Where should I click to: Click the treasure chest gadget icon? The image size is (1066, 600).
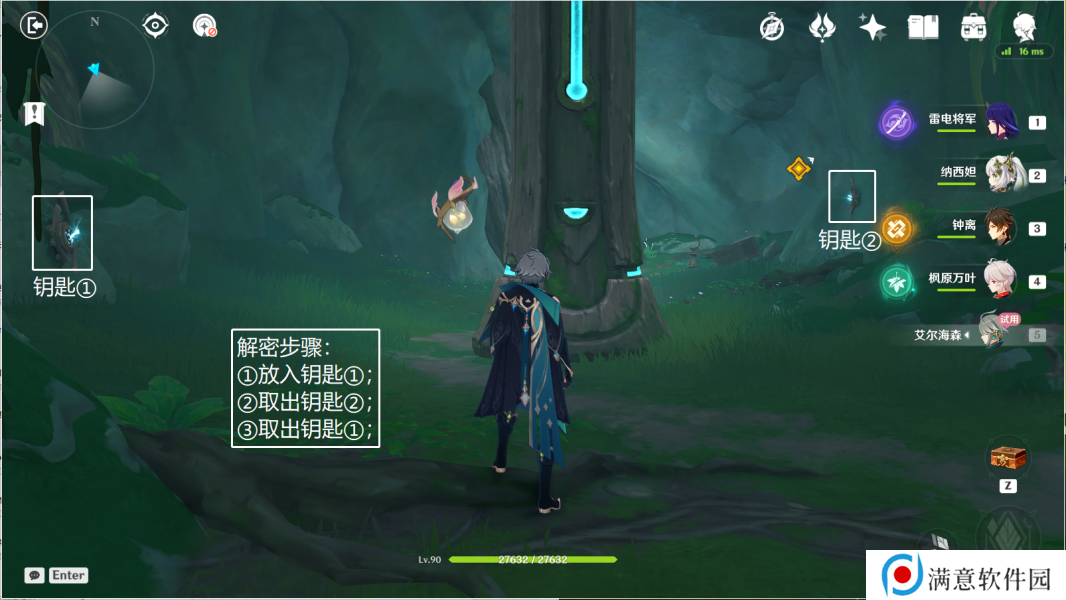click(x=1008, y=457)
